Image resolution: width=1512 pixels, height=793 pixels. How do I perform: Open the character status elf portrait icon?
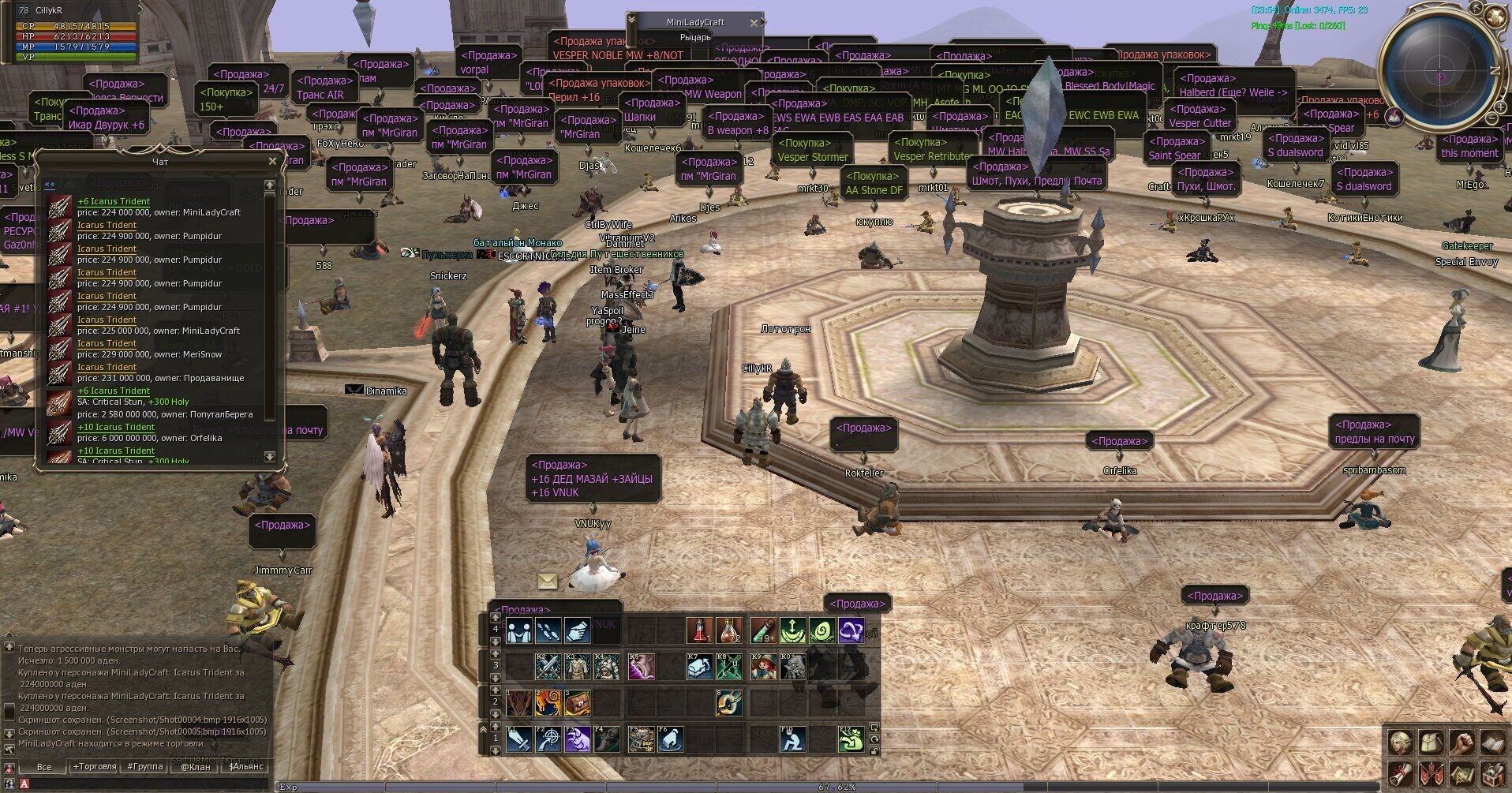(1401, 743)
